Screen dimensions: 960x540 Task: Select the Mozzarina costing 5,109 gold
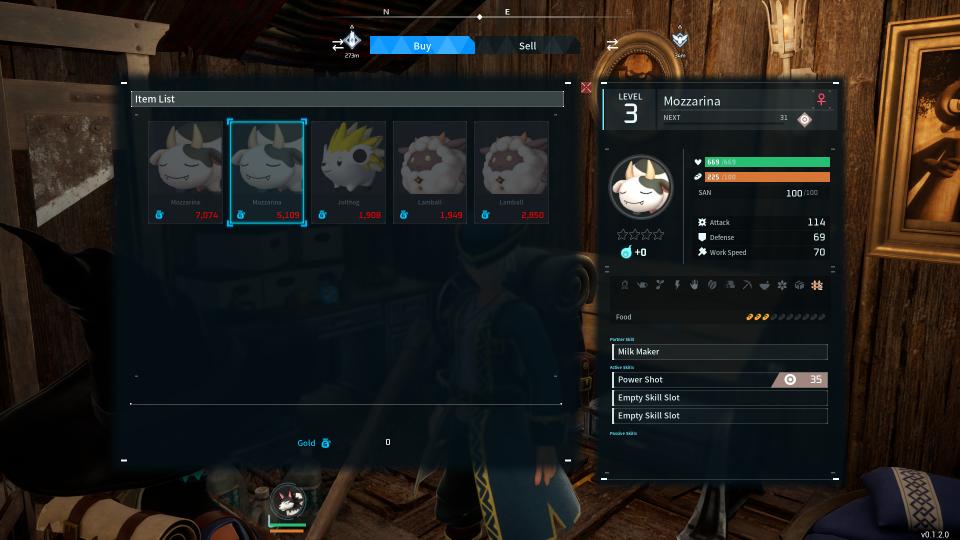tap(266, 172)
